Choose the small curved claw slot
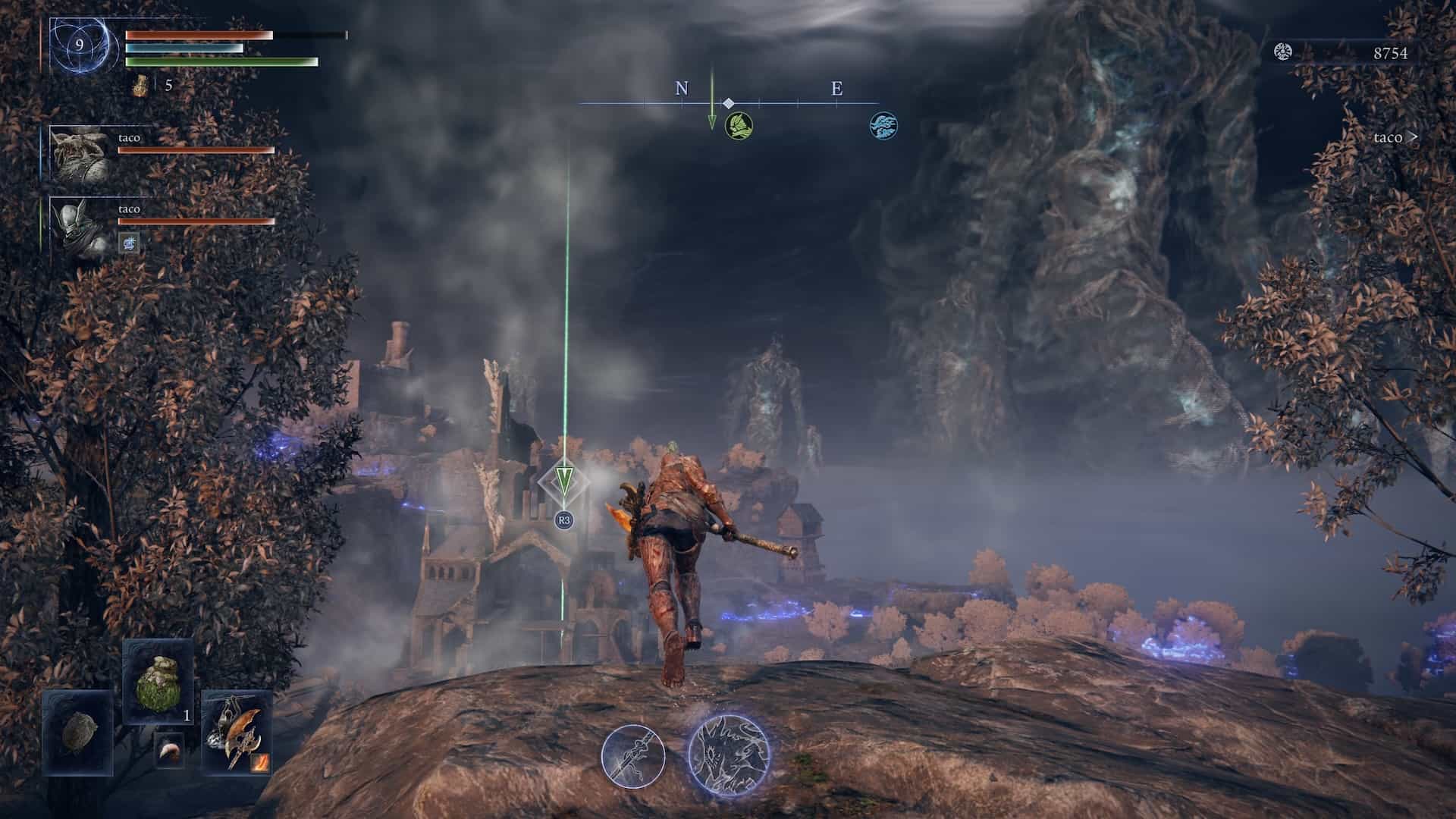The width and height of the screenshot is (1456, 819). (x=169, y=751)
